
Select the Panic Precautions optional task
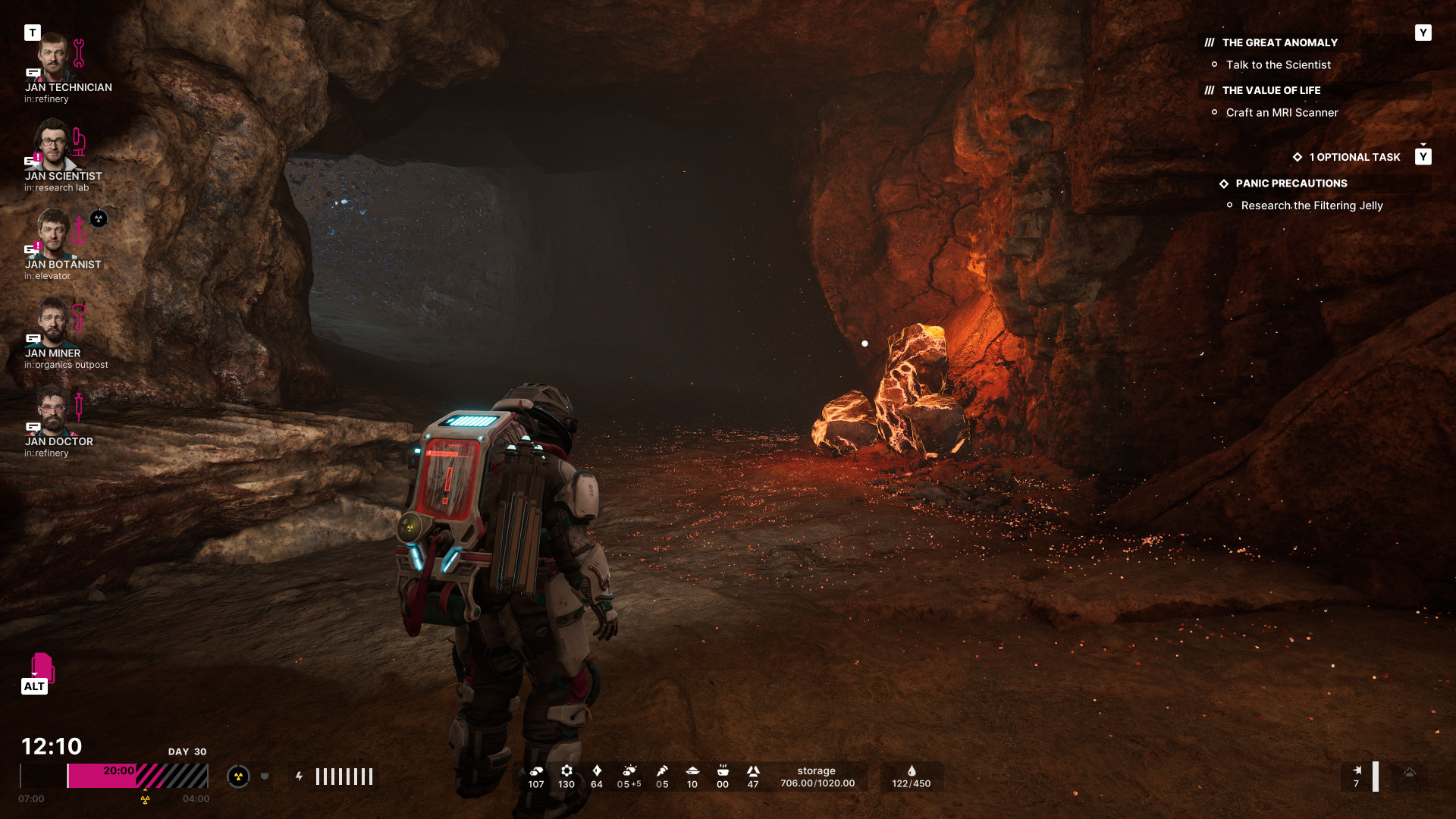pyautogui.click(x=1291, y=184)
